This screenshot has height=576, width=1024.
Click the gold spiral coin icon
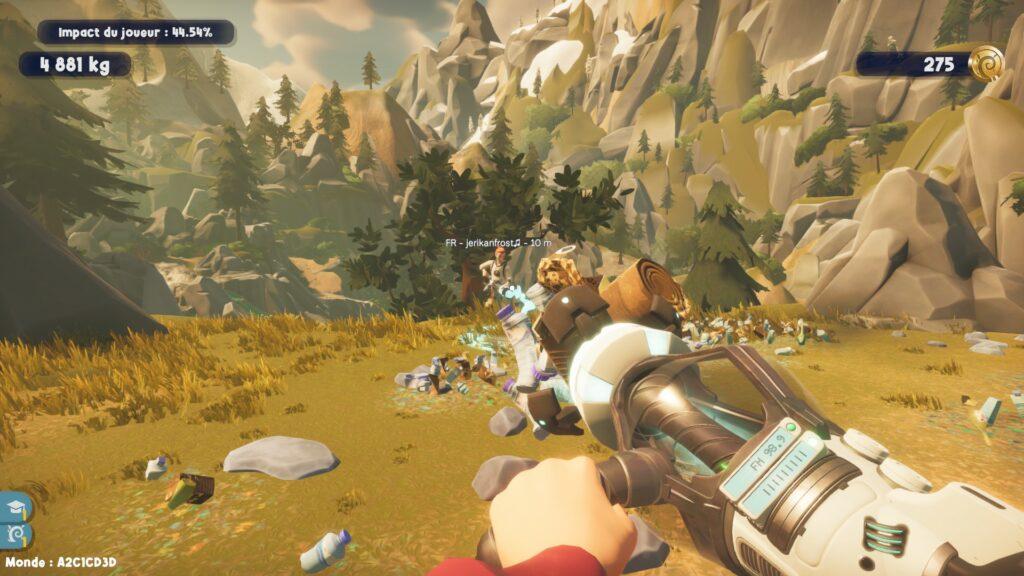coord(986,62)
